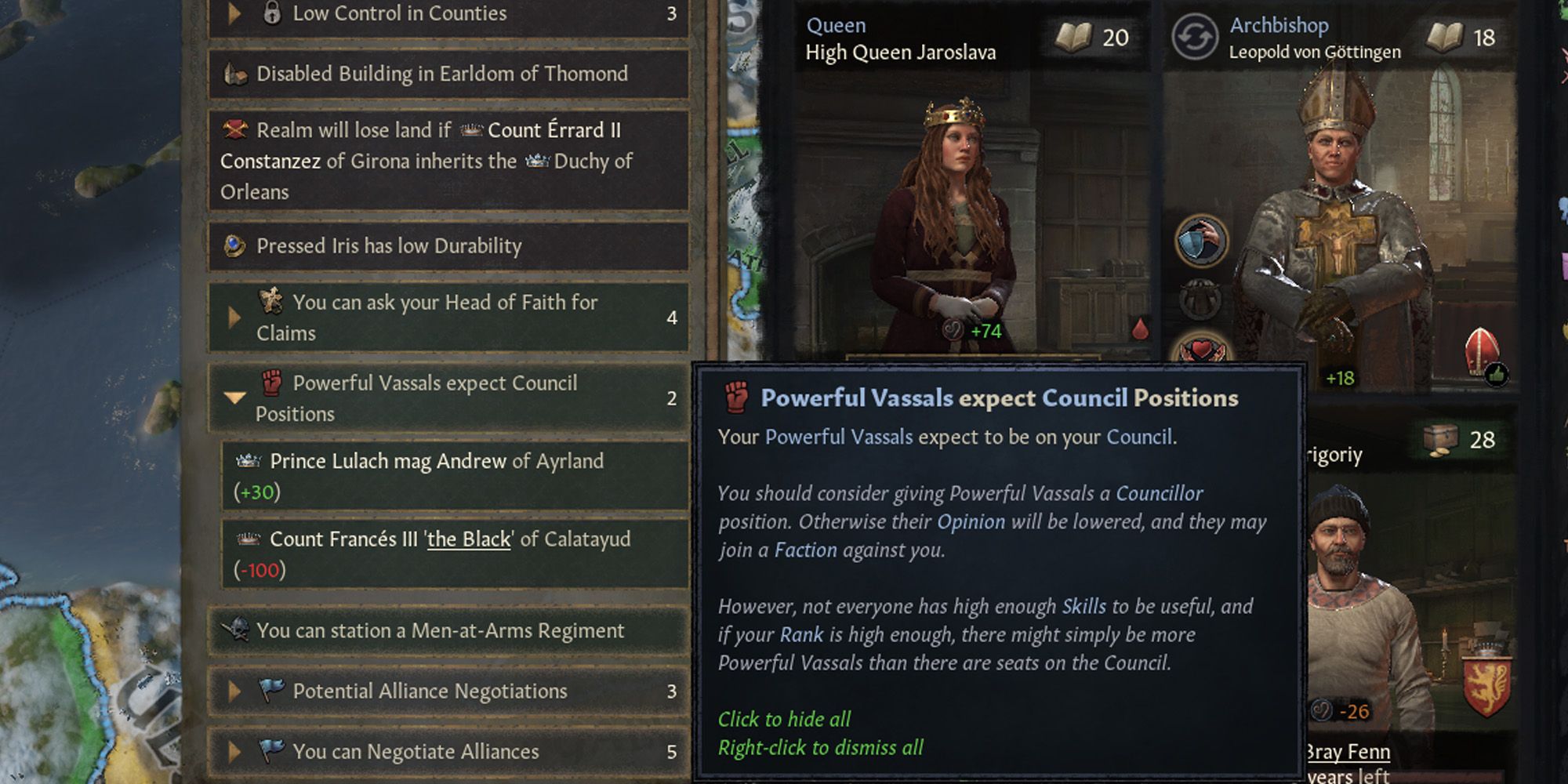Click the helmet icon next to Men-at-Arms Regiment alert
Screen dimensions: 1568x784
click(x=238, y=630)
